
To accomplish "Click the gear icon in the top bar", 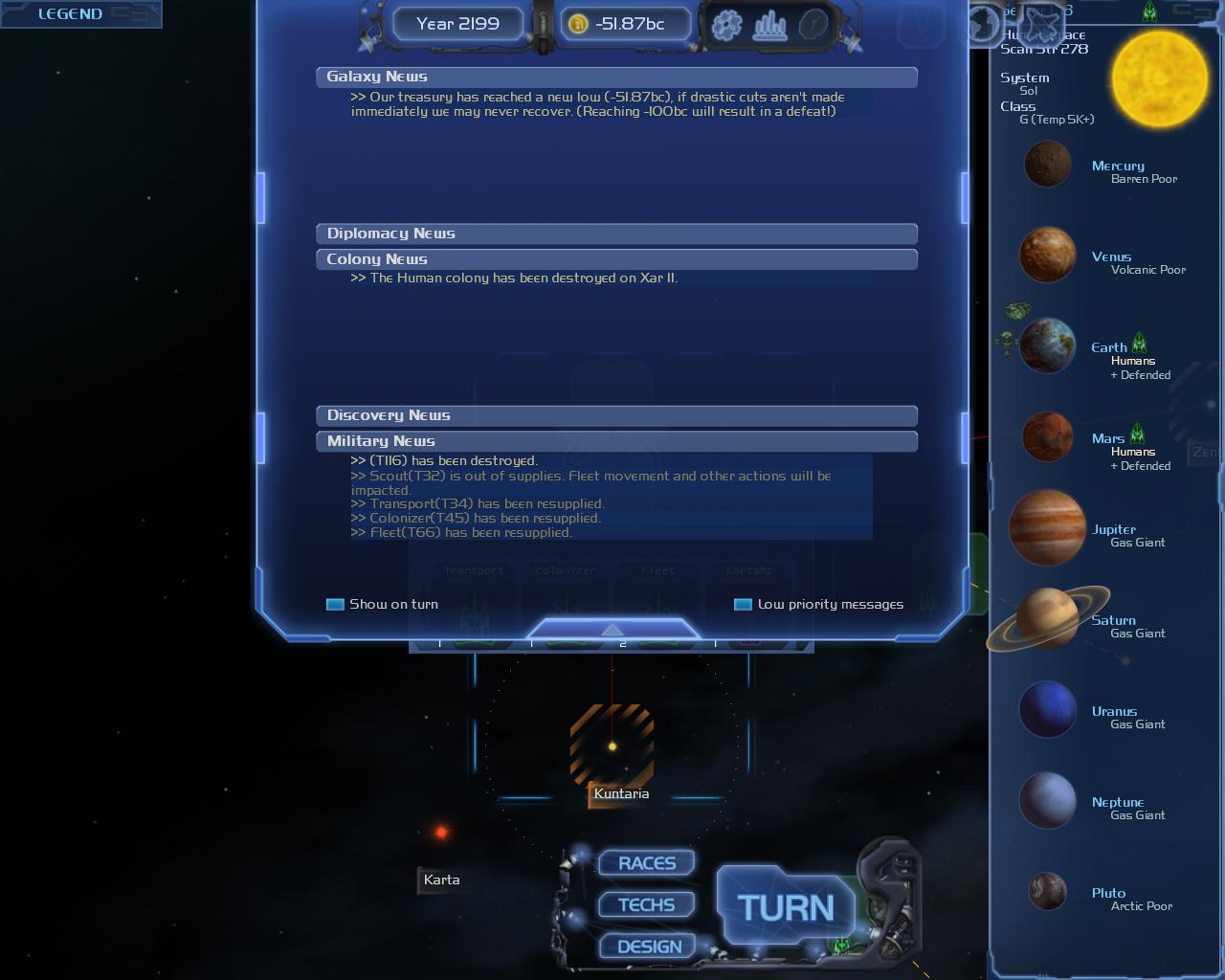I will click(727, 24).
